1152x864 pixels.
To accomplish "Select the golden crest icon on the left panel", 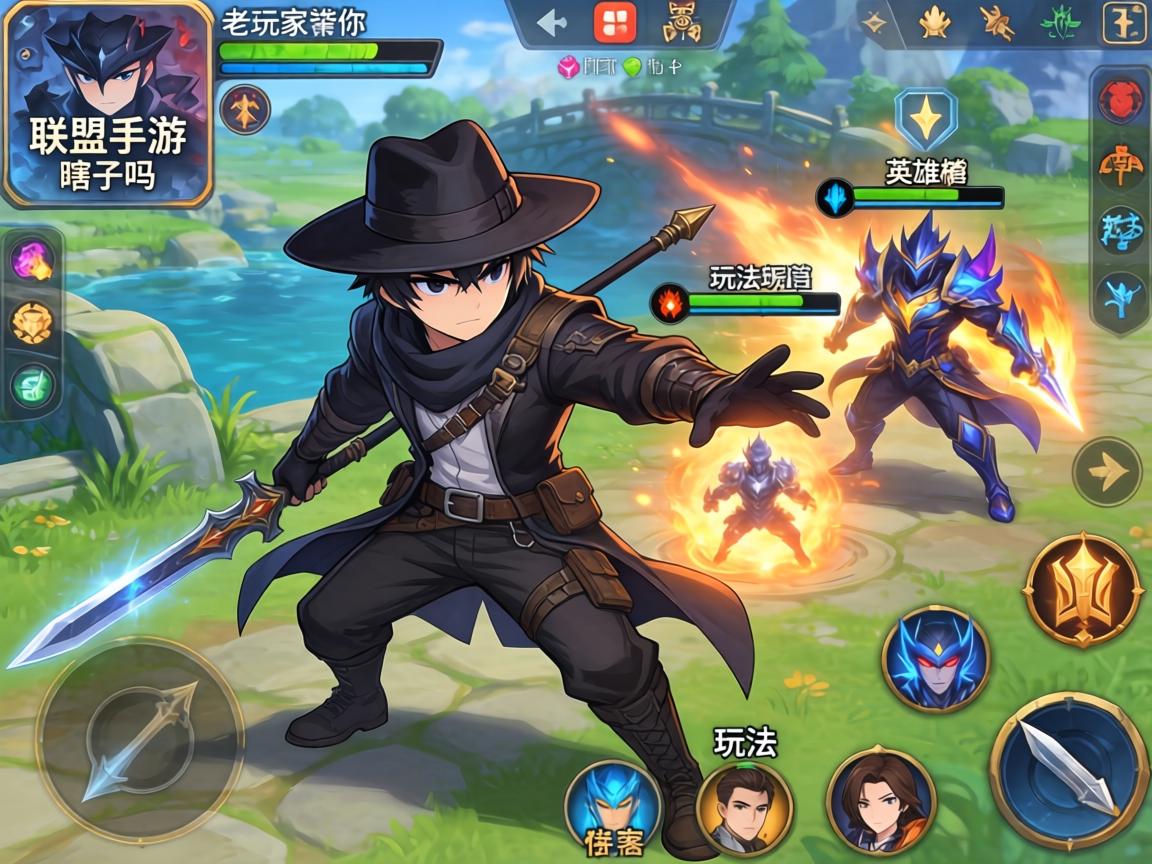I will tap(32, 323).
